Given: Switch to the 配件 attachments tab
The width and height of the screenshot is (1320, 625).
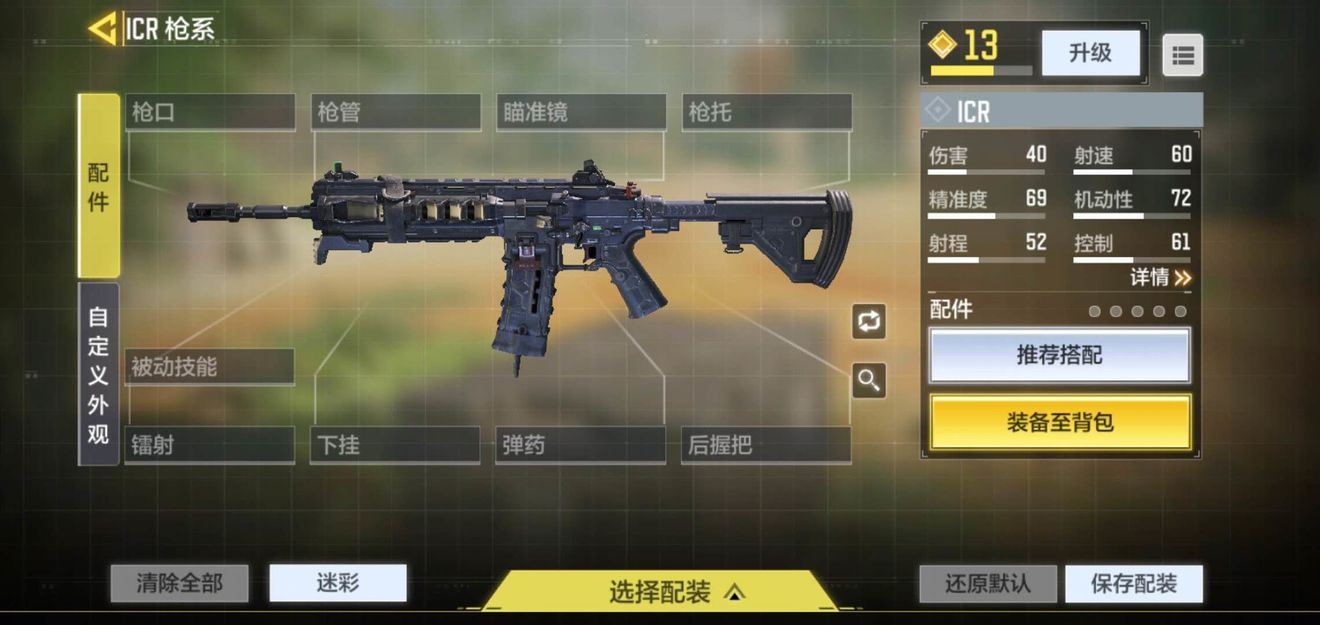Looking at the screenshot, I should coord(99,186).
